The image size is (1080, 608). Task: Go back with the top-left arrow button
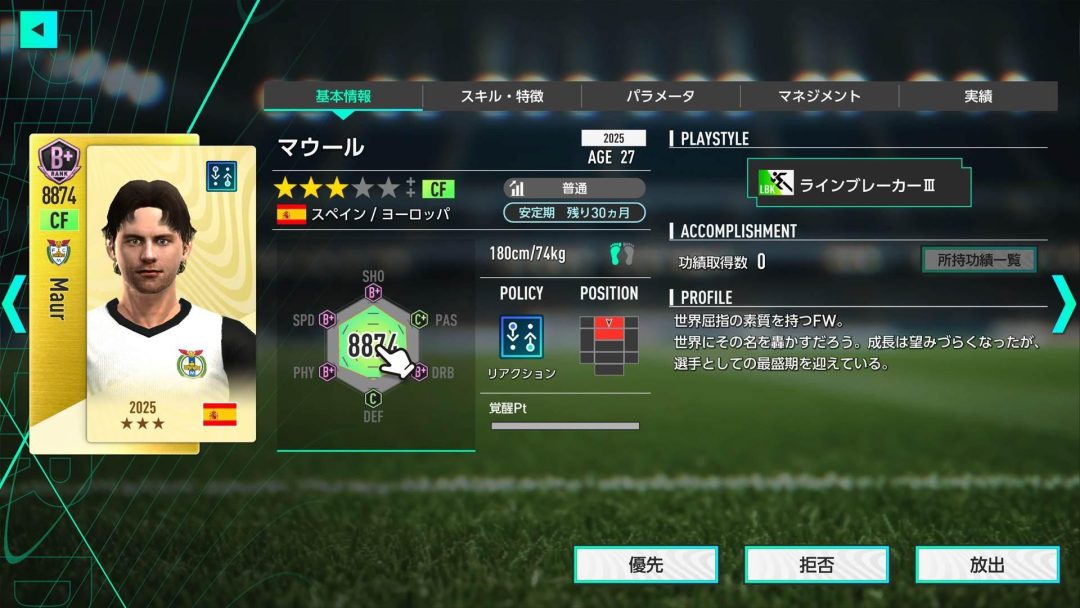click(x=39, y=29)
